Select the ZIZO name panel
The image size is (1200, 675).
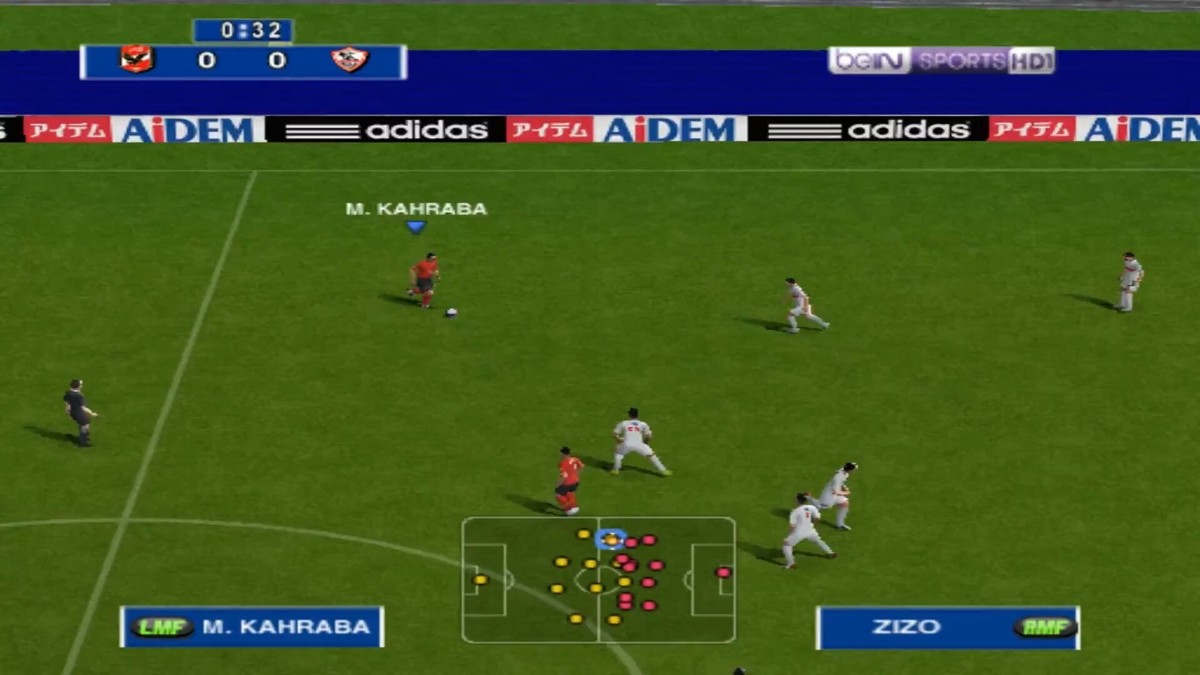tap(947, 627)
